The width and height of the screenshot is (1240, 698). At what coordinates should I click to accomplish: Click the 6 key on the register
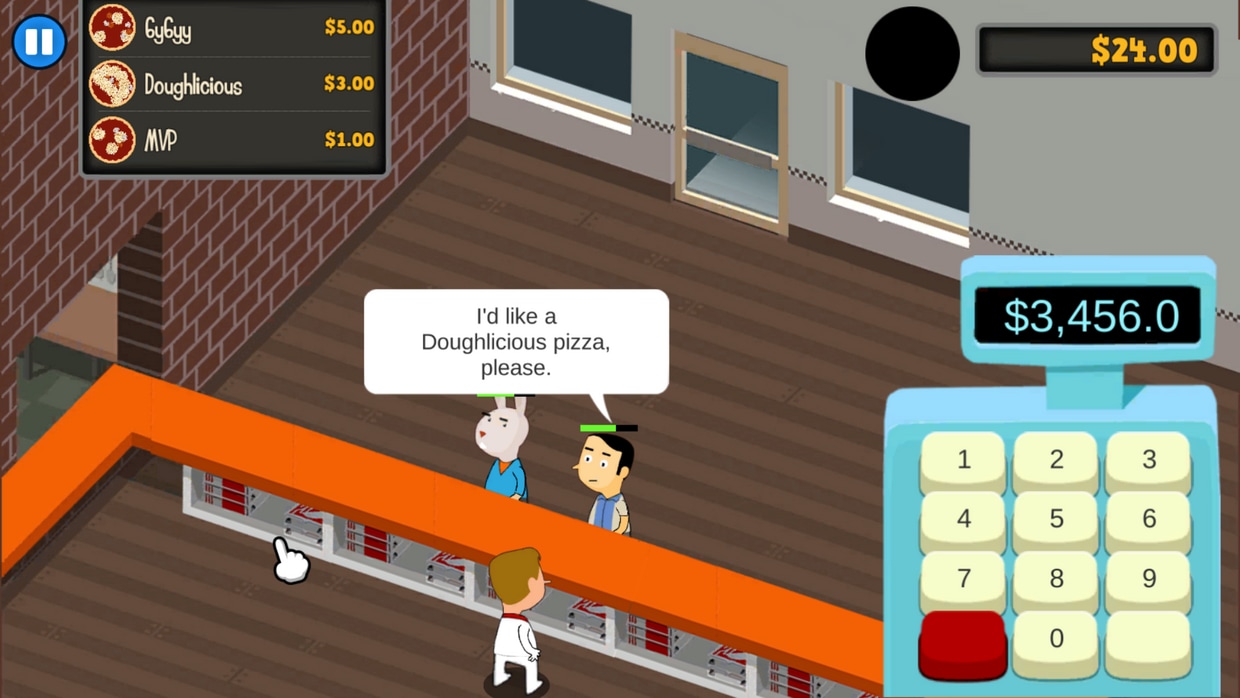click(x=1148, y=519)
